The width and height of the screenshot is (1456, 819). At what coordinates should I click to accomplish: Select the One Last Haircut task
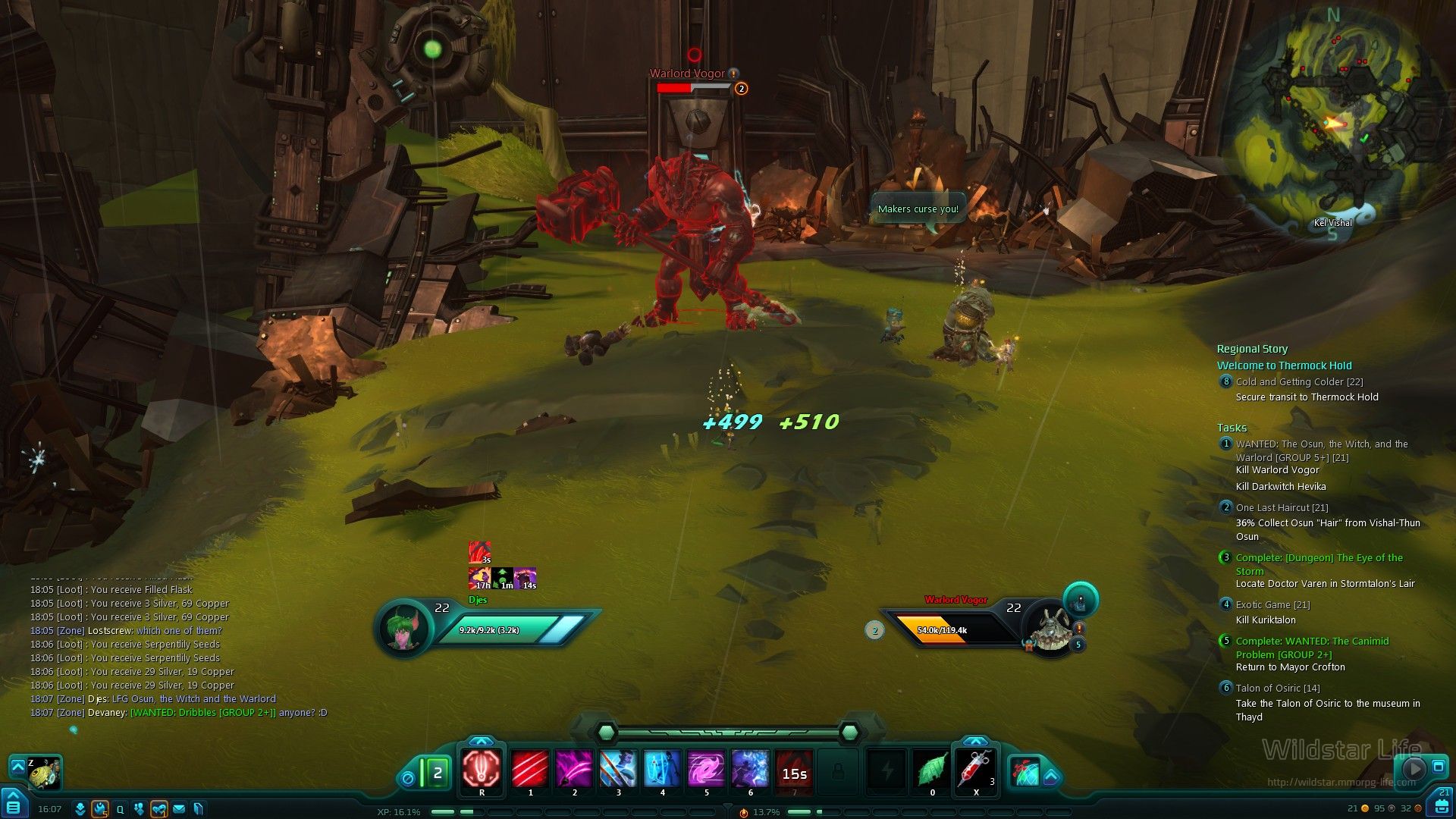(x=1282, y=507)
